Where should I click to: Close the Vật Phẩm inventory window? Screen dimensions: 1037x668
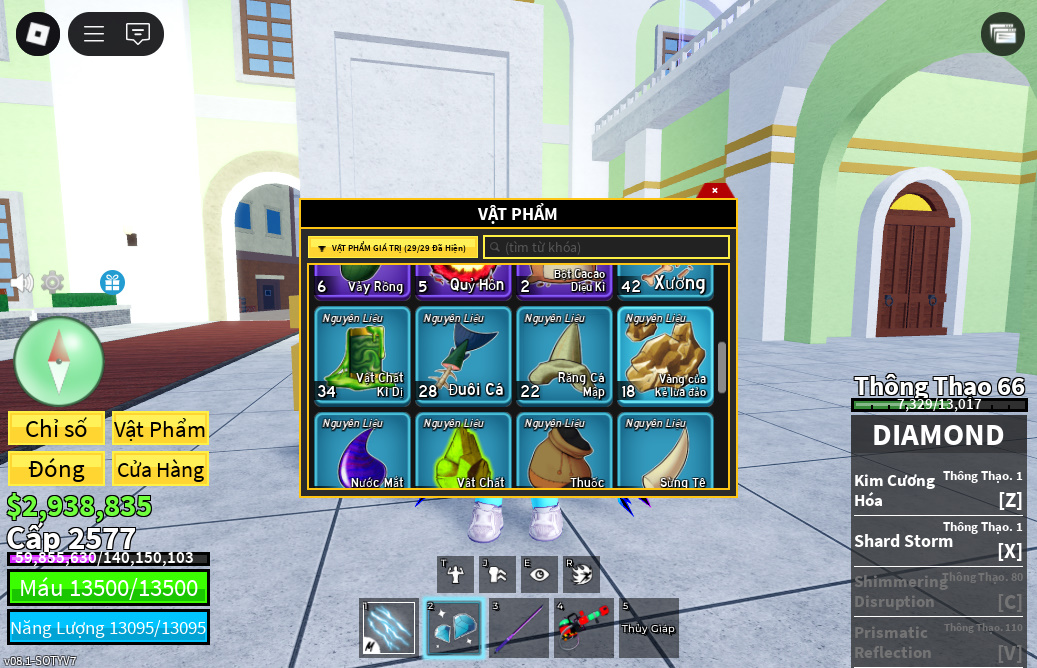pyautogui.click(x=714, y=190)
